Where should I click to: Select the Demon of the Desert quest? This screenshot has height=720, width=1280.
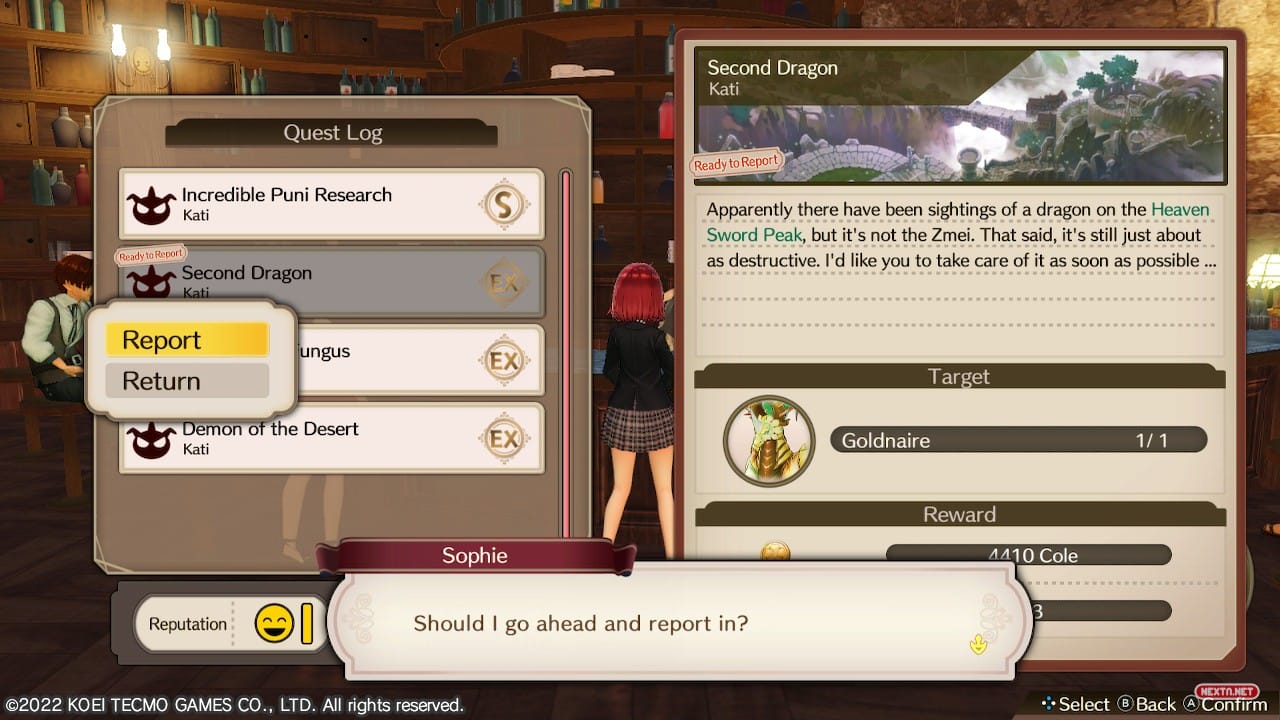[331, 438]
